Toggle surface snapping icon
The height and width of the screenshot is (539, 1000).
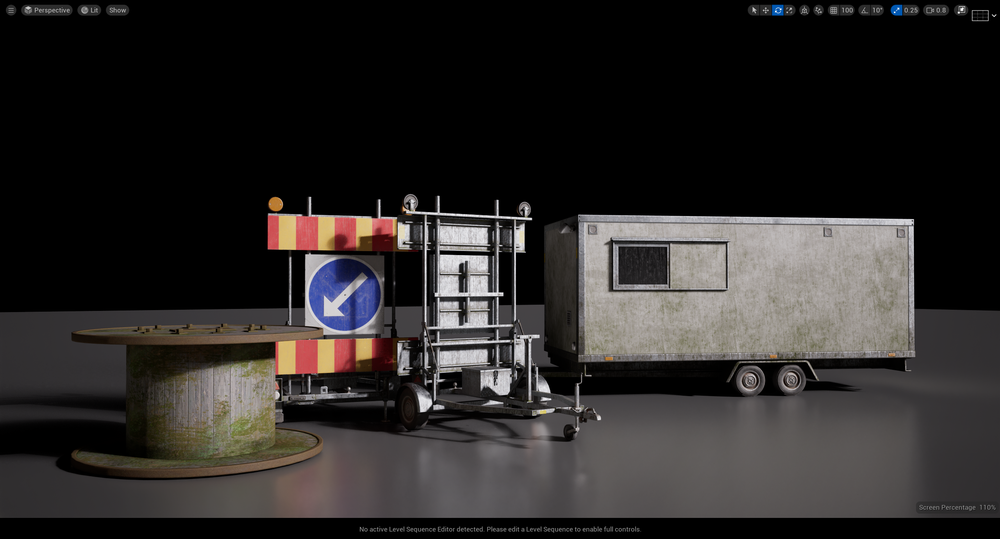pyautogui.click(x=819, y=10)
